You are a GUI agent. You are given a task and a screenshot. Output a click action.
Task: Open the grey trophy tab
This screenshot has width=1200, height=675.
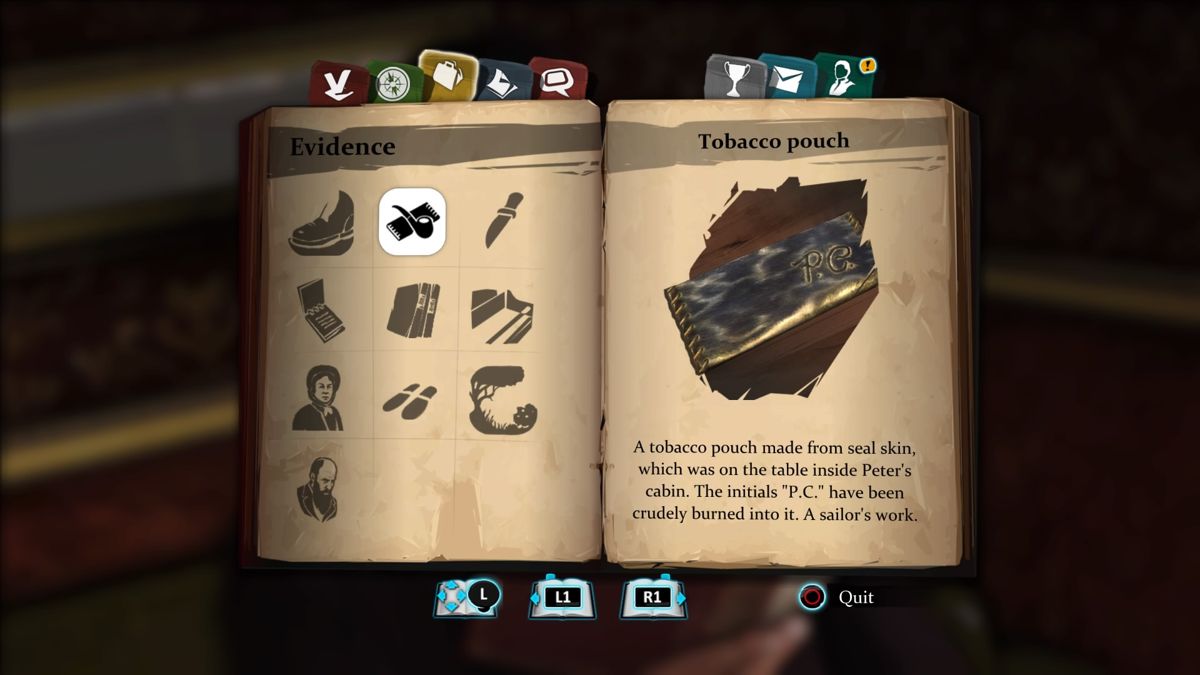point(734,78)
